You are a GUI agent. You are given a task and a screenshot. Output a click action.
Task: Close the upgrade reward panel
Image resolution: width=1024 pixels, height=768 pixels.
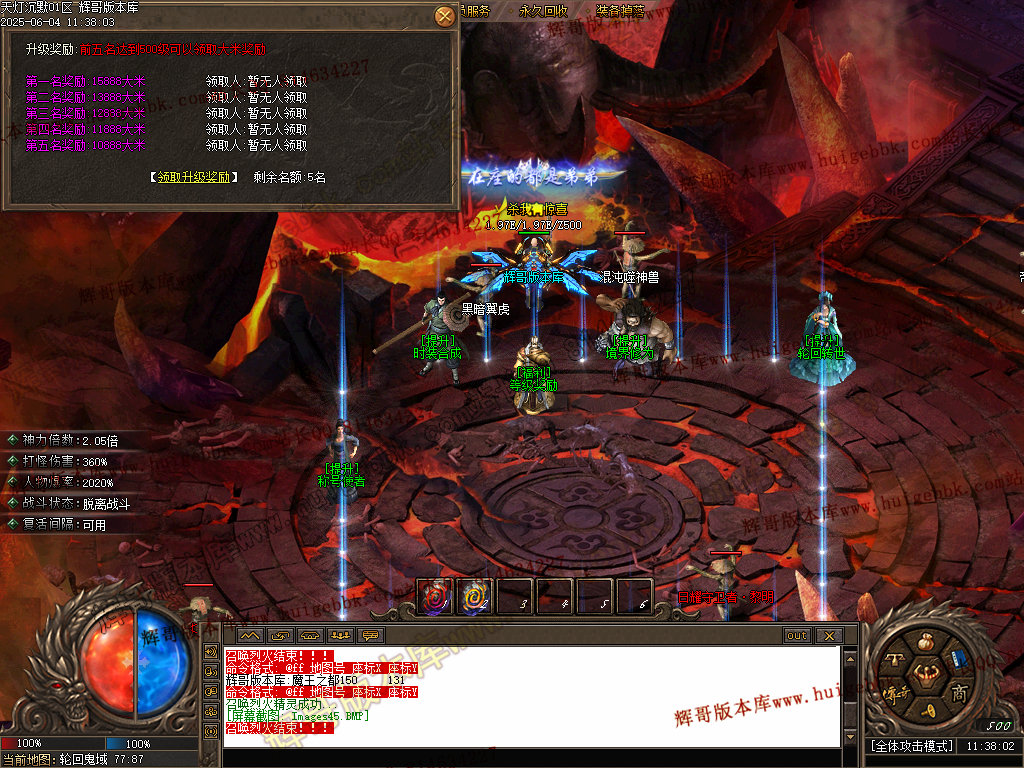click(445, 16)
